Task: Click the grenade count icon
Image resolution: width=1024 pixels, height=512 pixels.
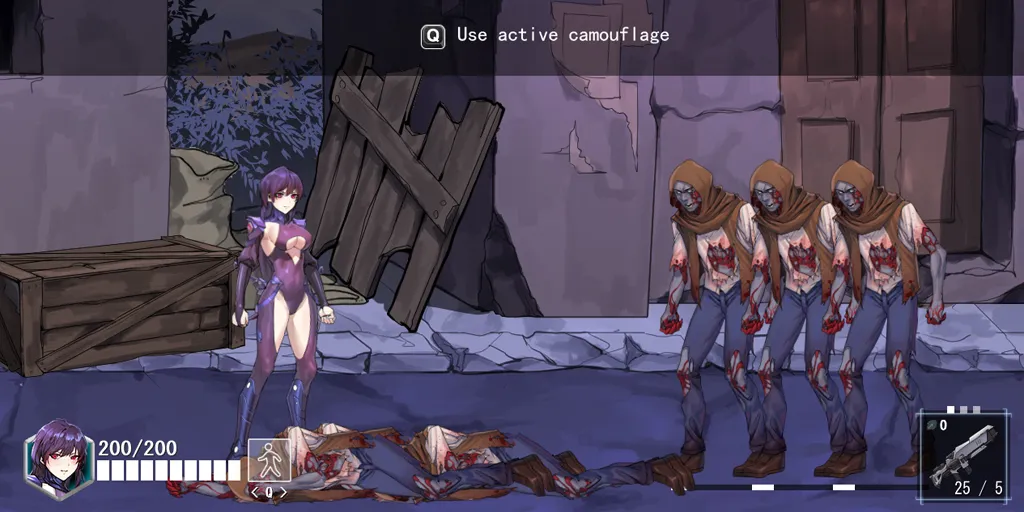Action: (x=931, y=425)
